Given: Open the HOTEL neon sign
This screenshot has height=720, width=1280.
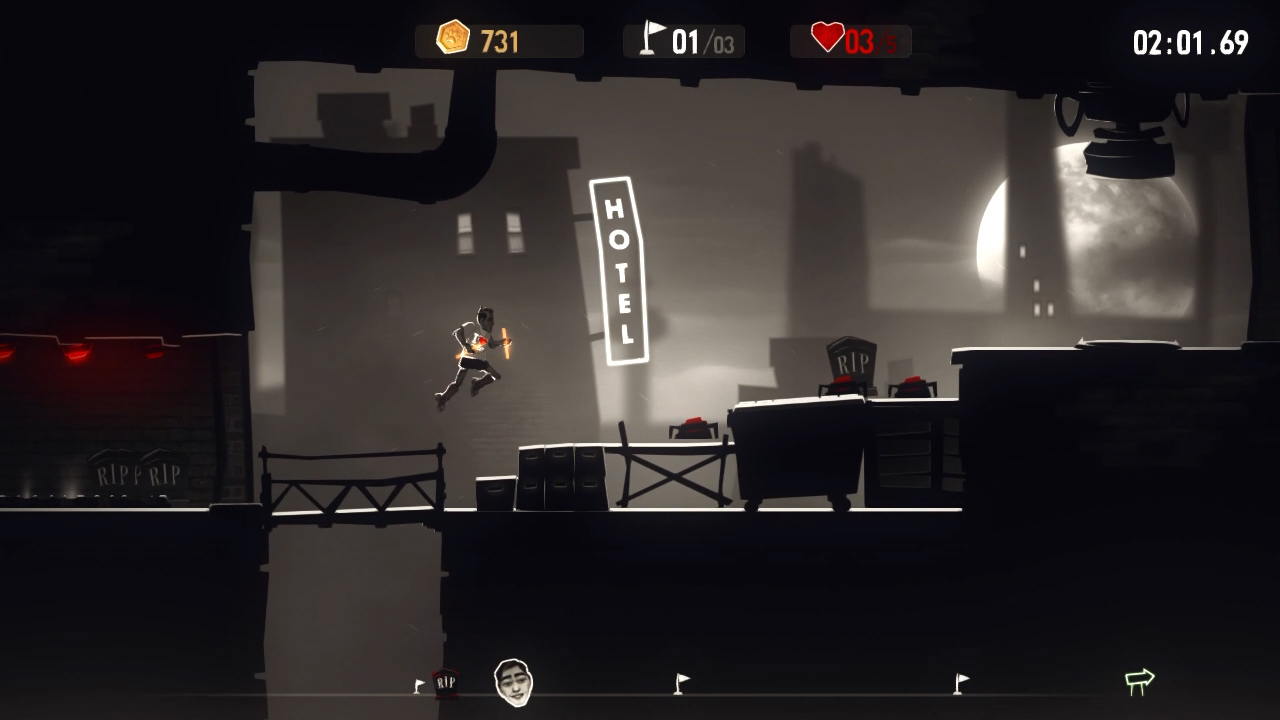Looking at the screenshot, I should click(x=620, y=270).
